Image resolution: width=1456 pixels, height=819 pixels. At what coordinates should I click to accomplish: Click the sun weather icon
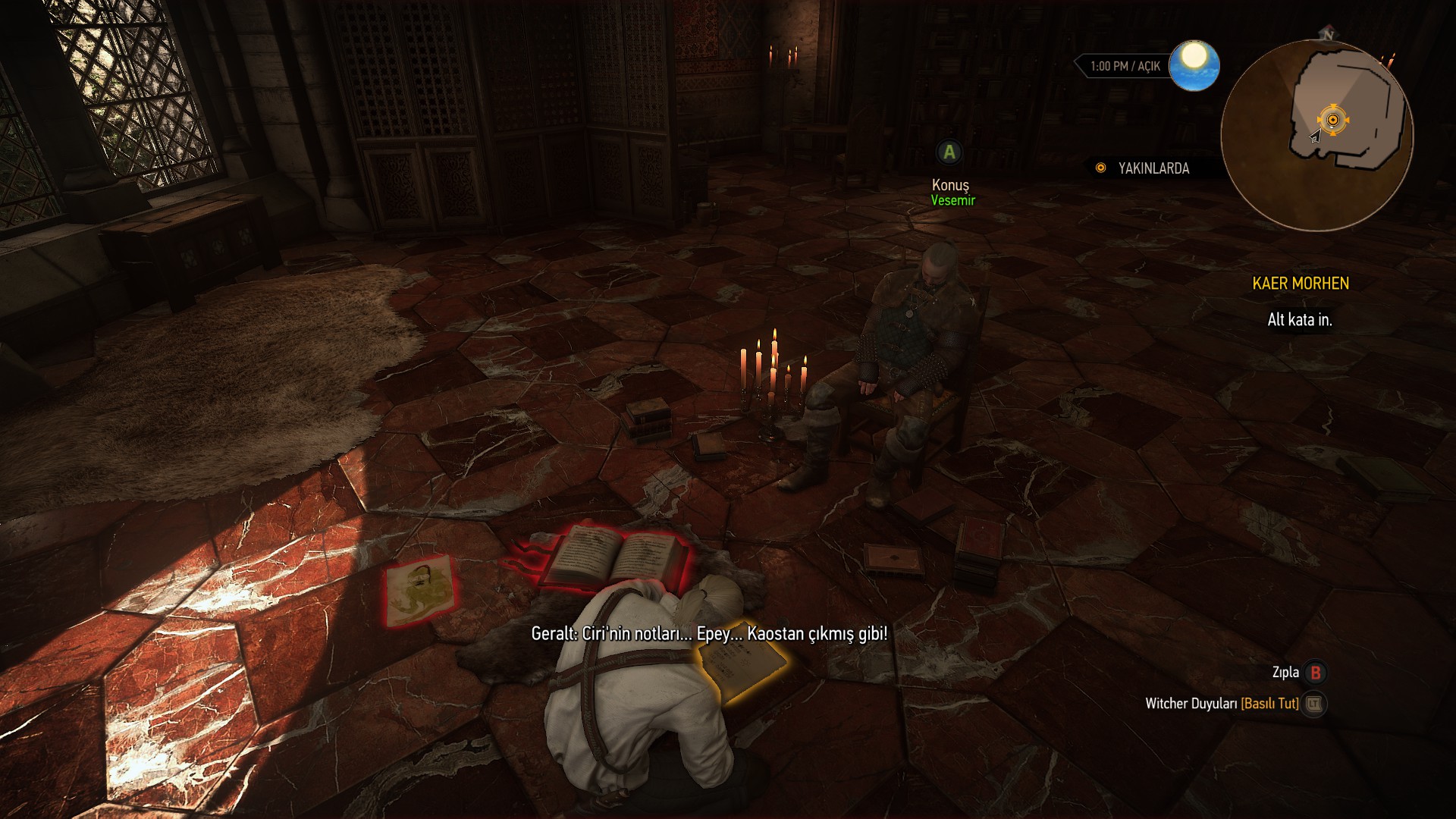click(1194, 65)
